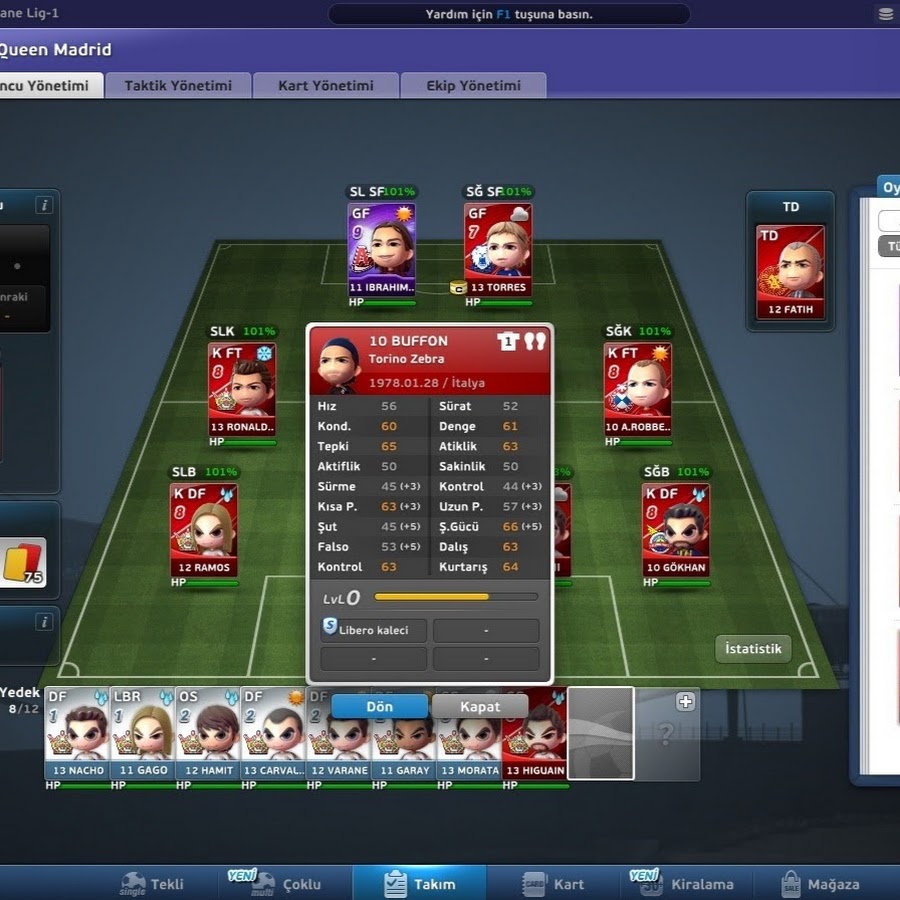The width and height of the screenshot is (900, 900).
Task: Select the Ibrahimovic striker card
Action: coord(381,250)
